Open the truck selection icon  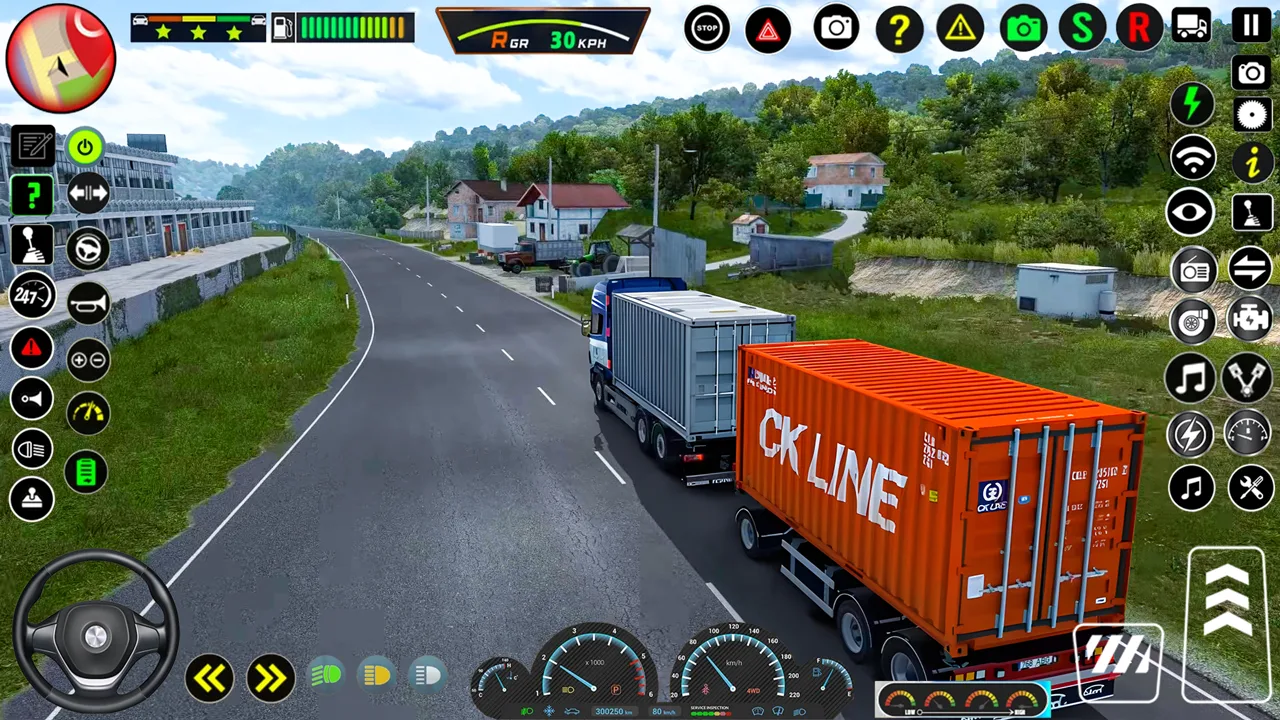1192,26
